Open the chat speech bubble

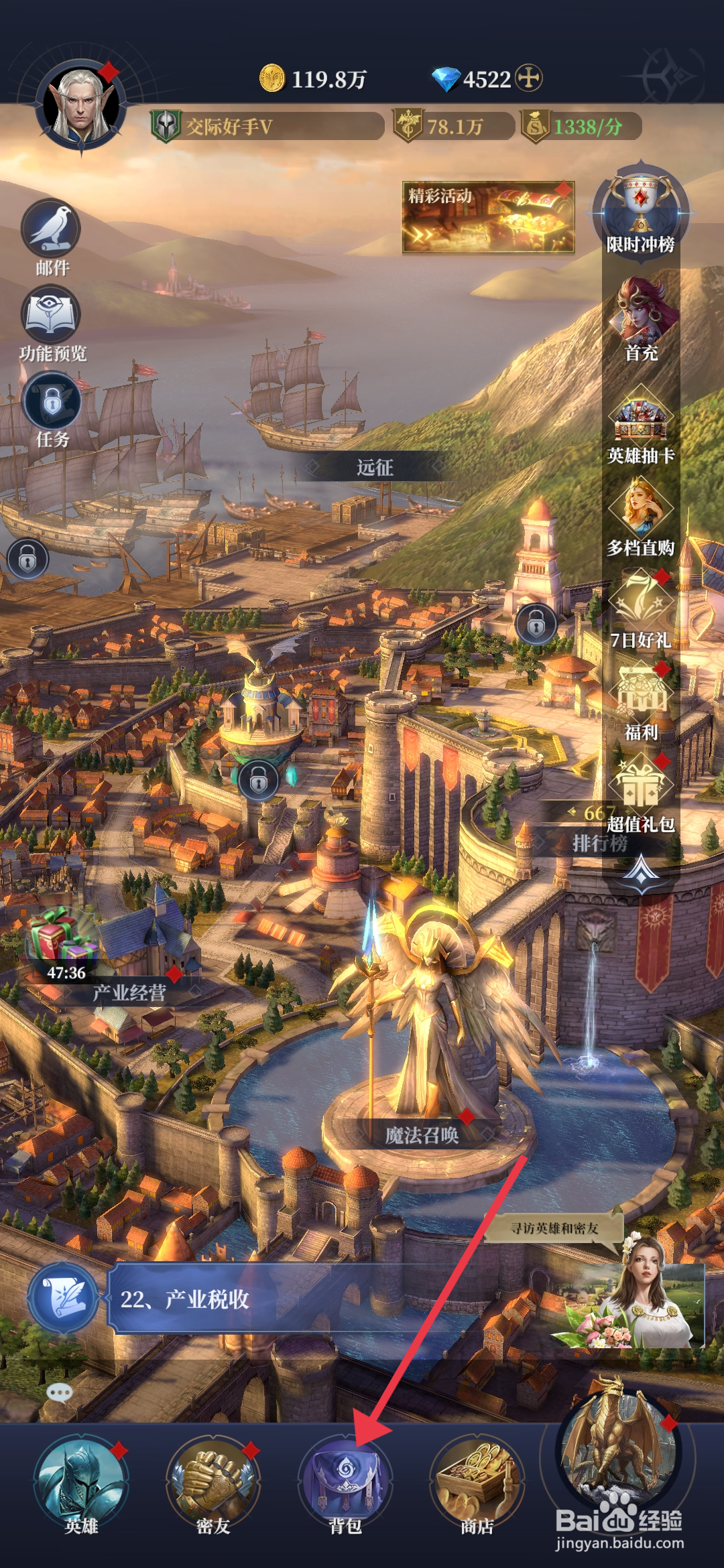click(x=60, y=1394)
